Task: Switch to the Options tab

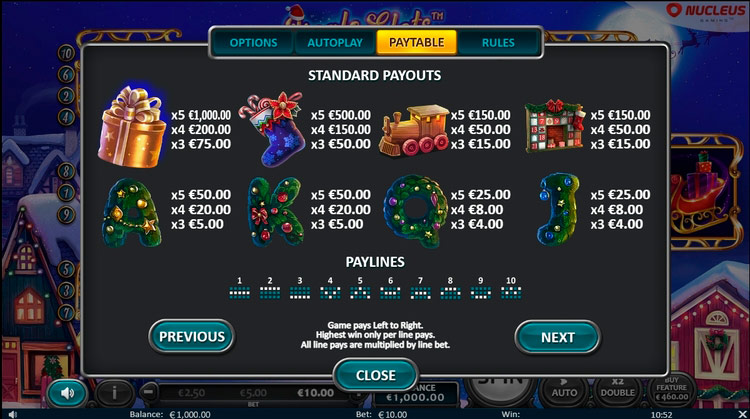Action: pyautogui.click(x=253, y=43)
